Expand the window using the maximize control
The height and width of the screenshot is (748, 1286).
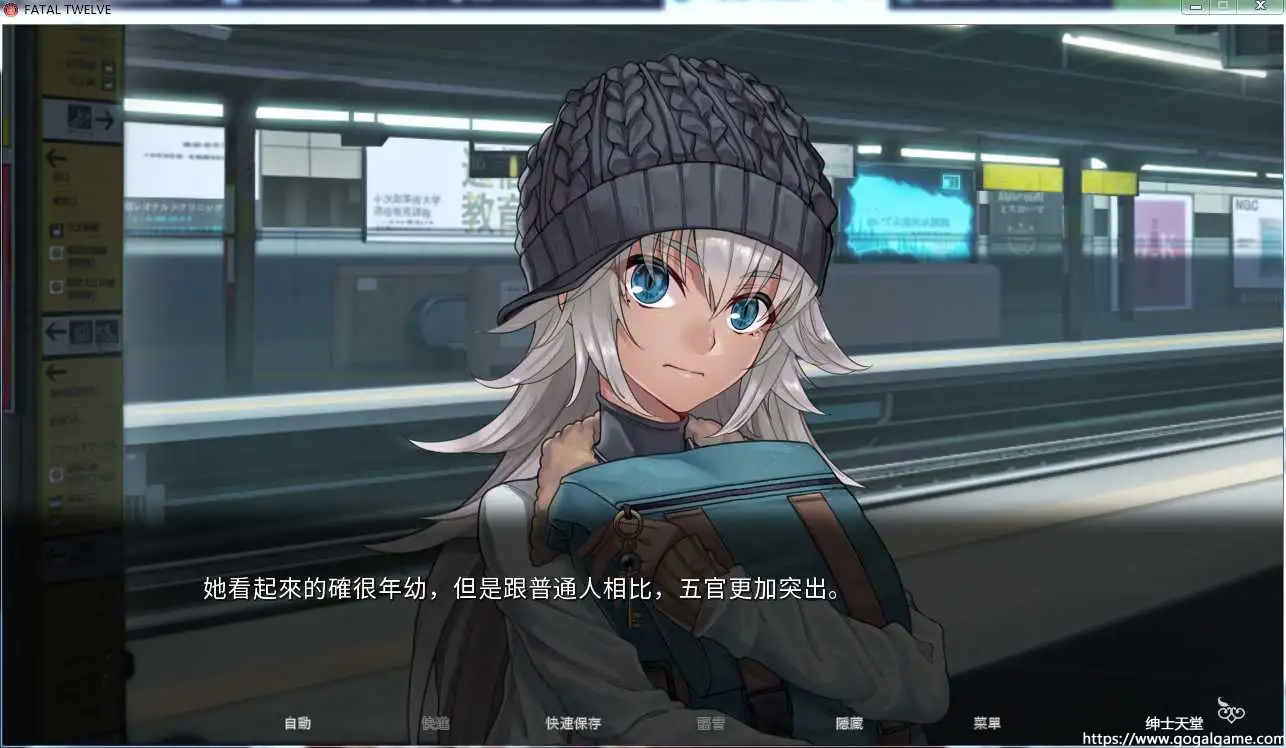(1223, 7)
